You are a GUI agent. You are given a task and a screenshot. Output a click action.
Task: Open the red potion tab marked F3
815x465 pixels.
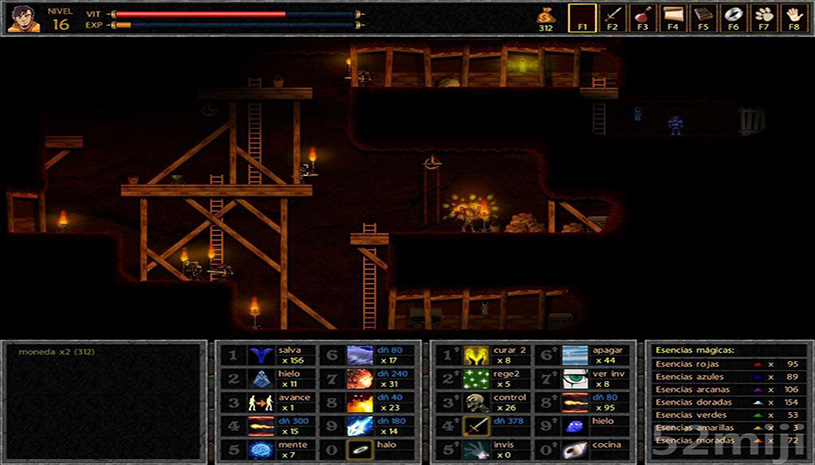(x=642, y=18)
